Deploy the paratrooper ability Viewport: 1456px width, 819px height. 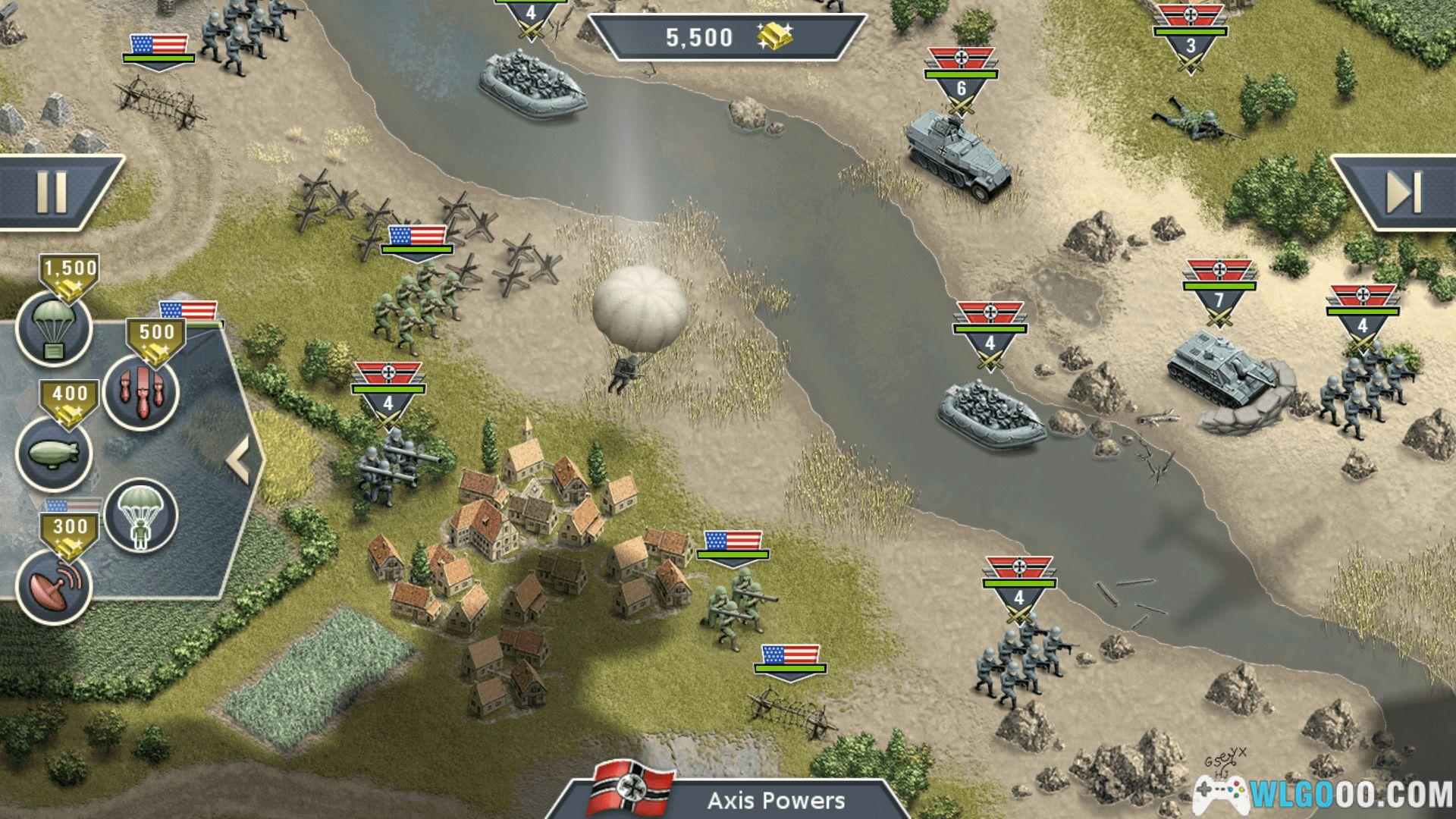click(x=141, y=516)
